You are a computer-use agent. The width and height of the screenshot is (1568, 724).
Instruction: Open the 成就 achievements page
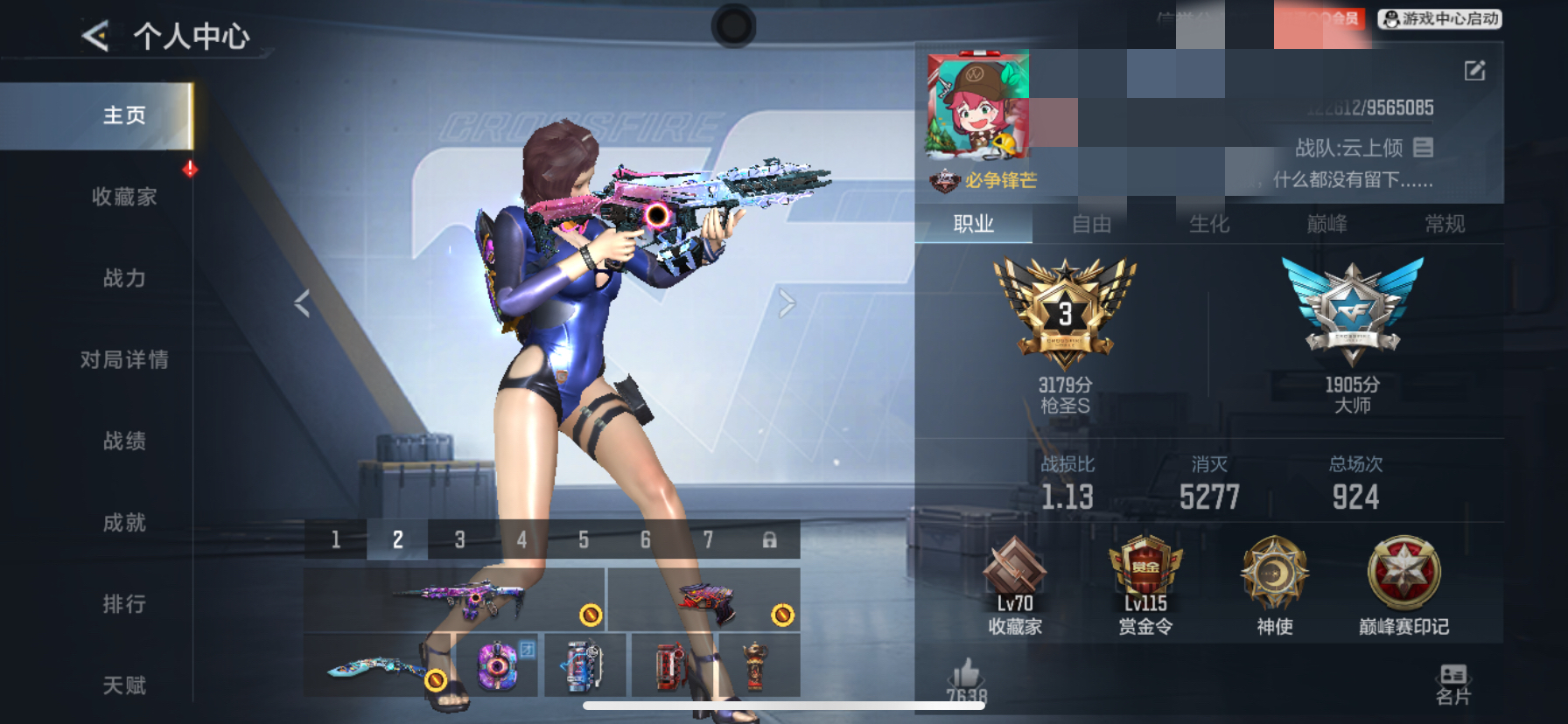click(124, 523)
